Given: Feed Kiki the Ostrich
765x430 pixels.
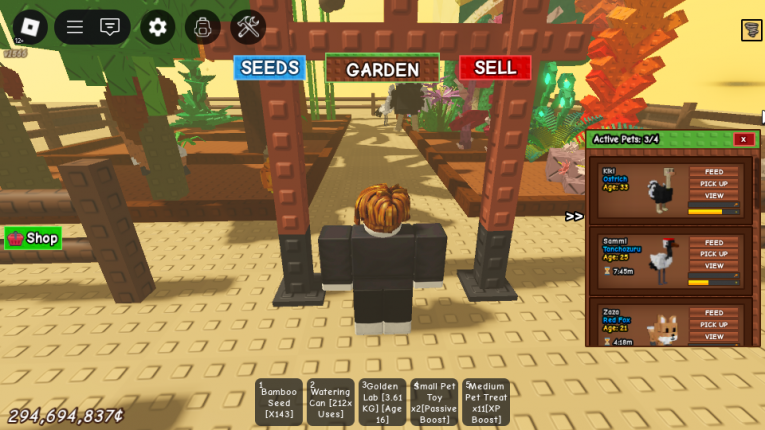Looking at the screenshot, I should coord(714,172).
